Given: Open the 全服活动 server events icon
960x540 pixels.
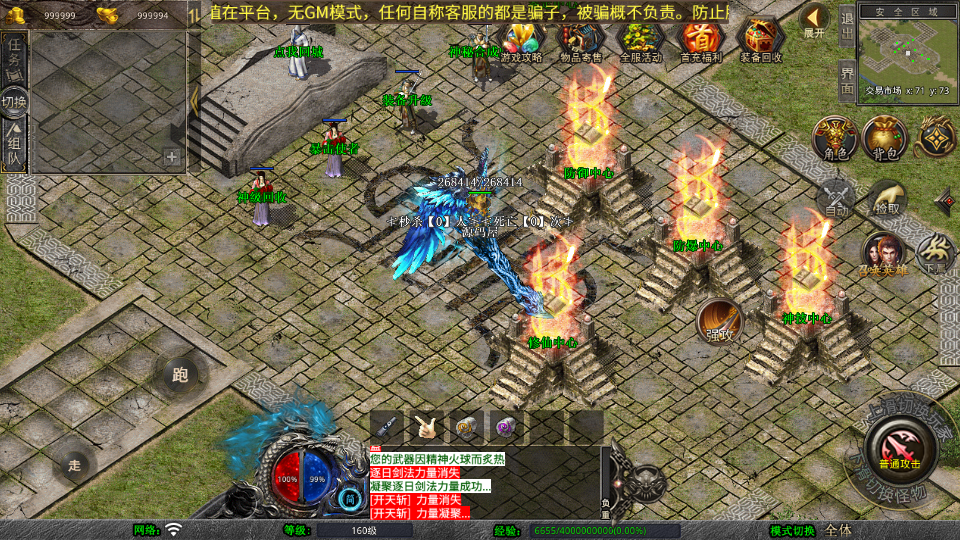Looking at the screenshot, I should tap(641, 39).
